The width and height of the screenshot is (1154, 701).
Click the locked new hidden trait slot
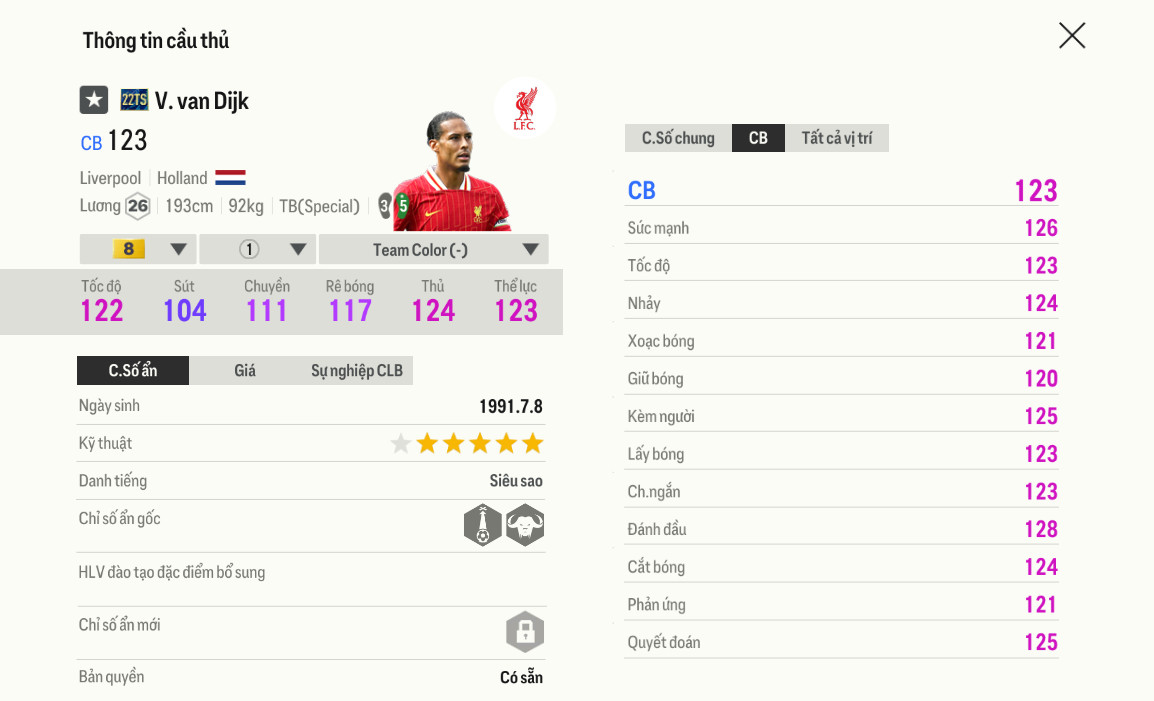(525, 632)
